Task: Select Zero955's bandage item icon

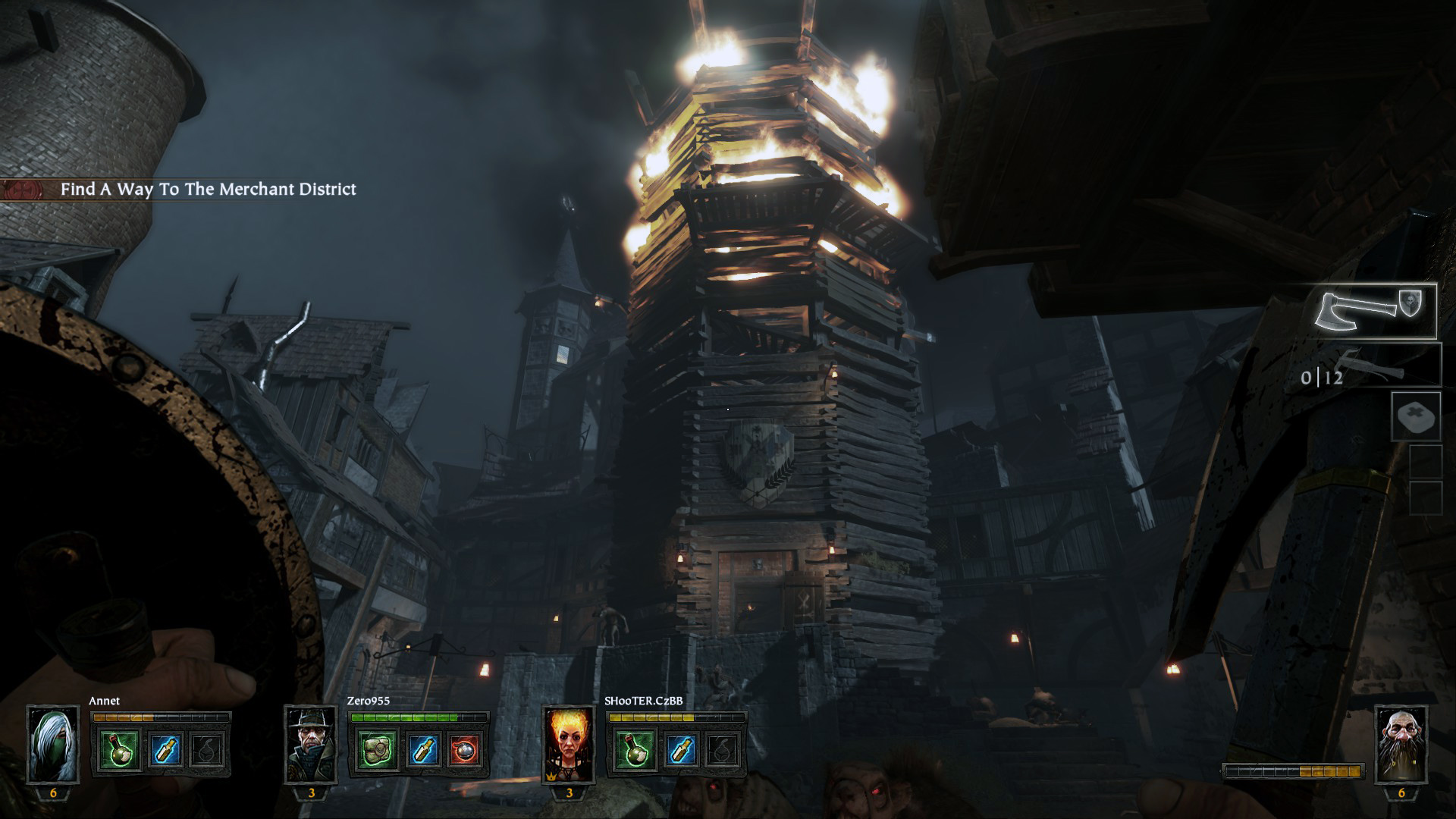Action: pos(377,749)
